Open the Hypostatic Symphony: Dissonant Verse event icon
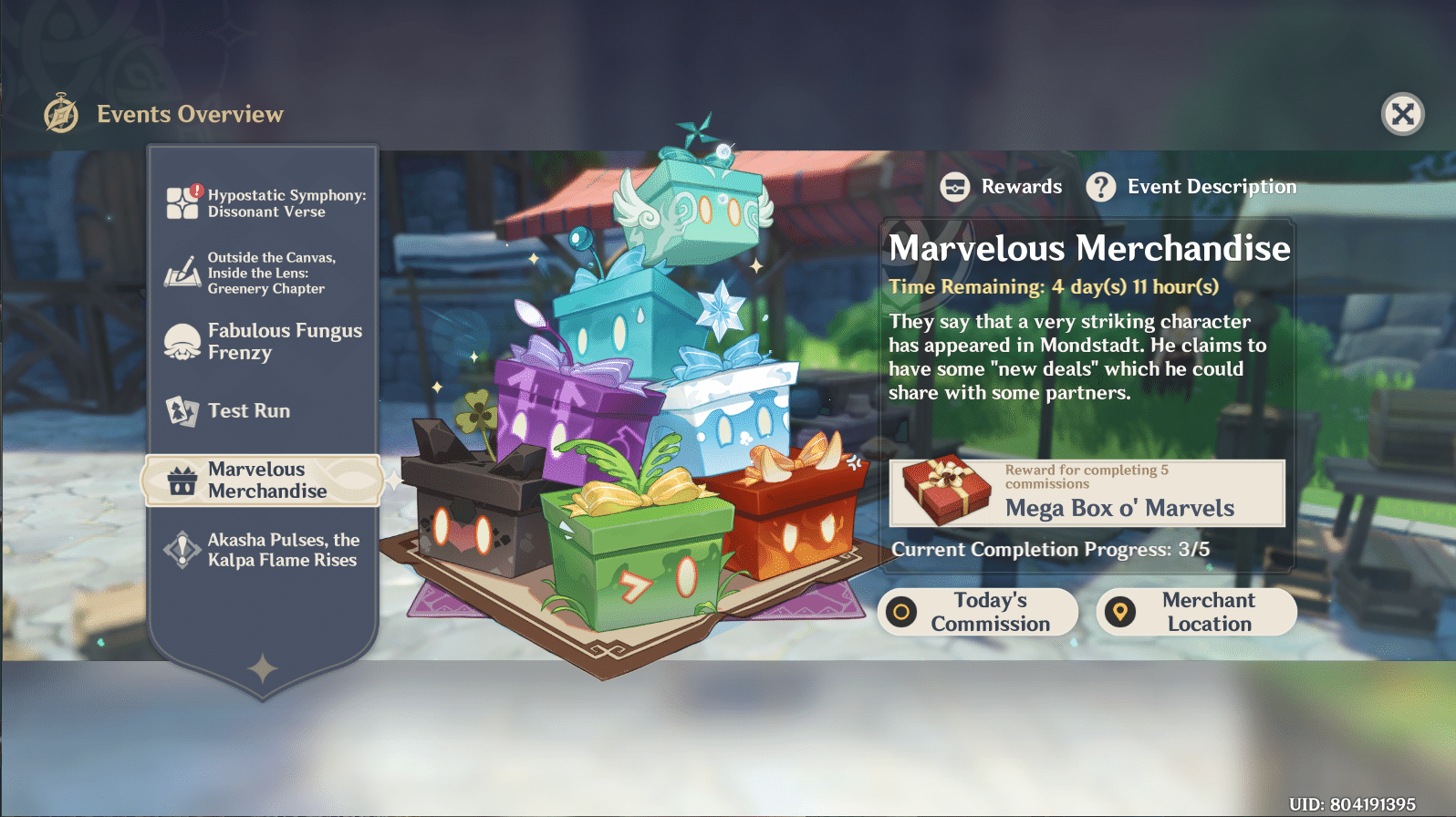Screen dimensions: 1456x817 click(181, 202)
